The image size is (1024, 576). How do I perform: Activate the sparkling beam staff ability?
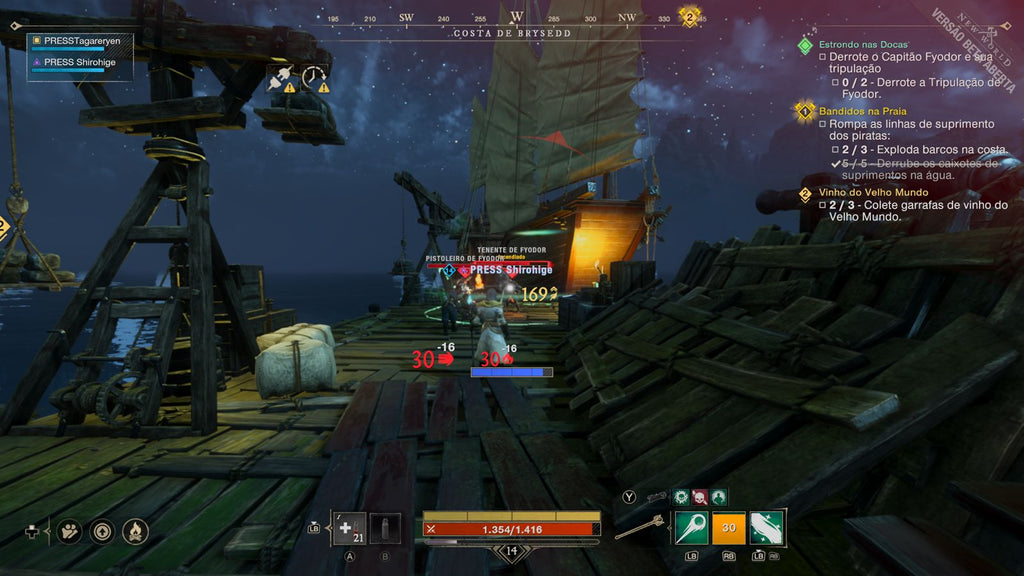tap(767, 527)
